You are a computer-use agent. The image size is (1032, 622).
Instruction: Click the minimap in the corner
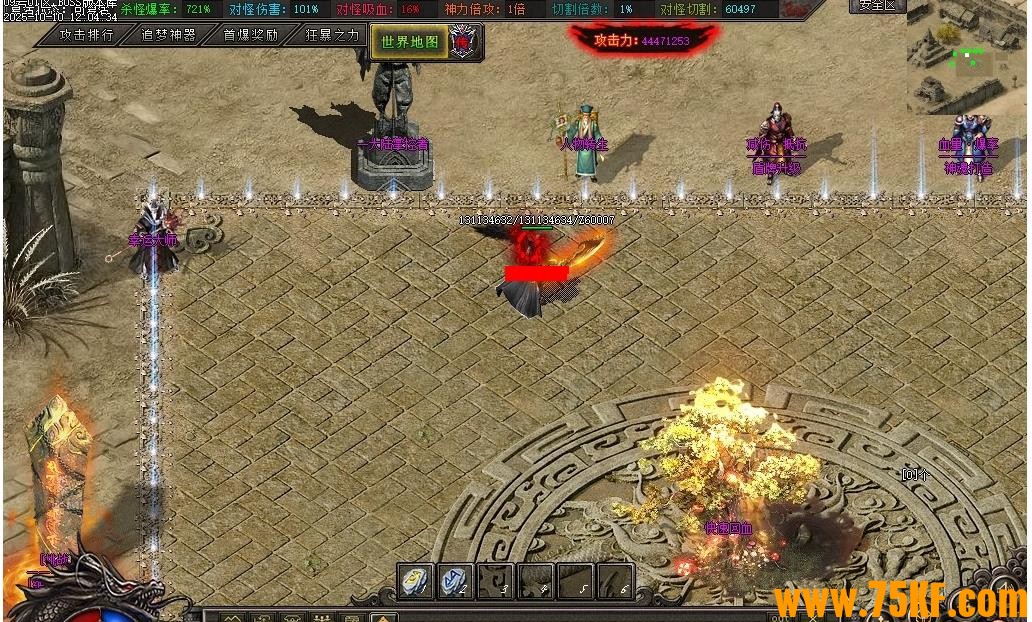(x=966, y=58)
